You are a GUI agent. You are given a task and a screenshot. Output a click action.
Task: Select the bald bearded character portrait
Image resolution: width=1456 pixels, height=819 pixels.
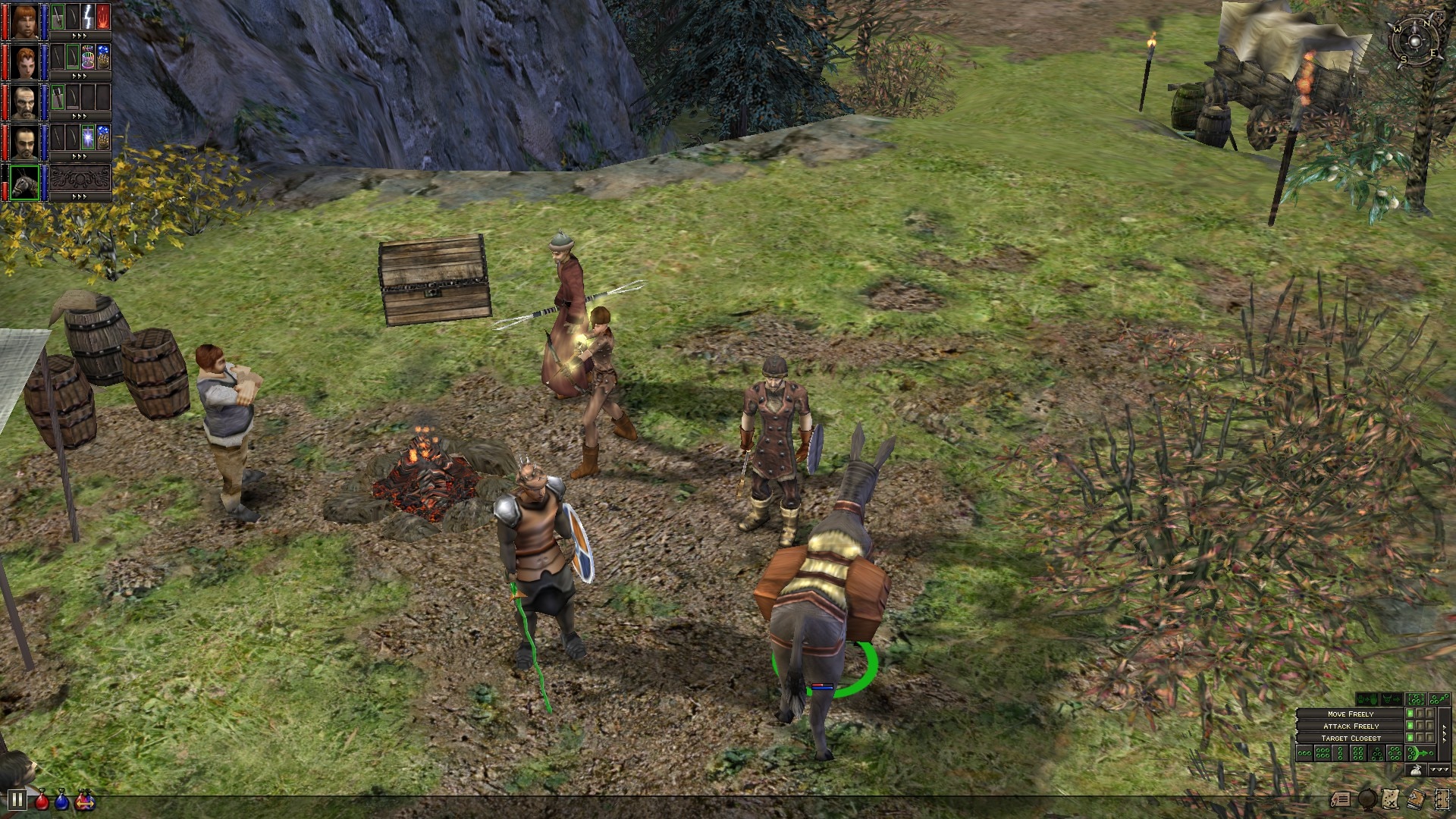click(24, 102)
